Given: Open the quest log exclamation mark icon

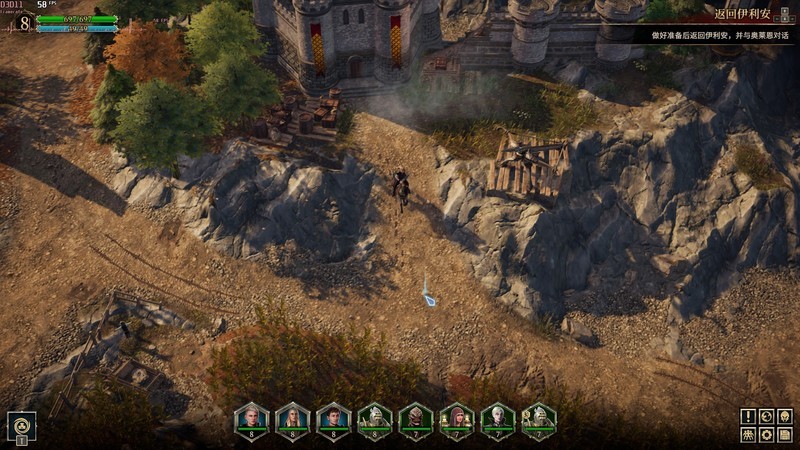Looking at the screenshot, I should (748, 416).
